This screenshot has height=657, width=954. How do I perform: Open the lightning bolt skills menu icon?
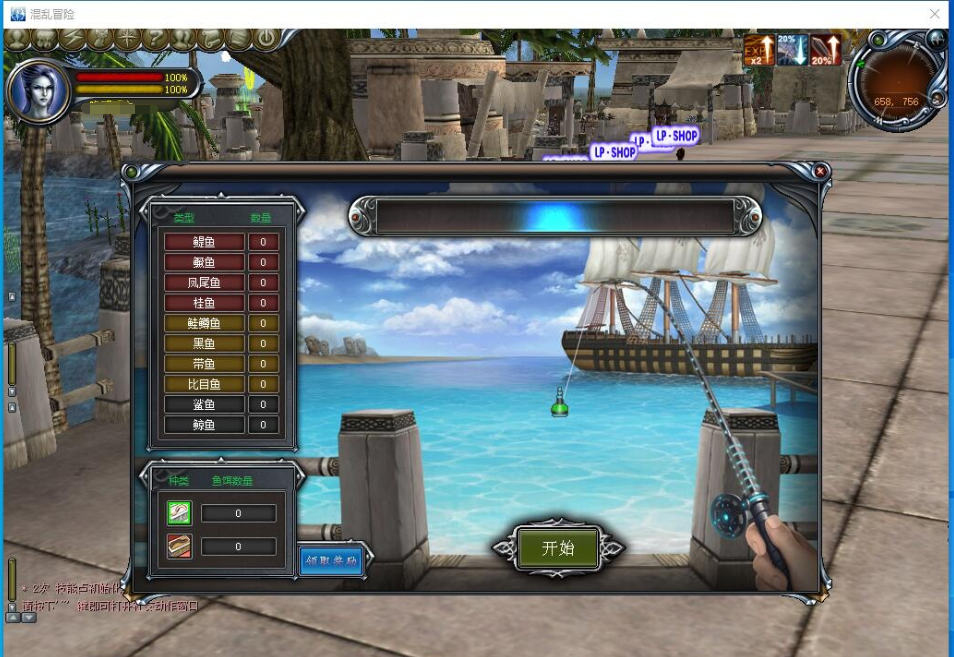tap(73, 39)
